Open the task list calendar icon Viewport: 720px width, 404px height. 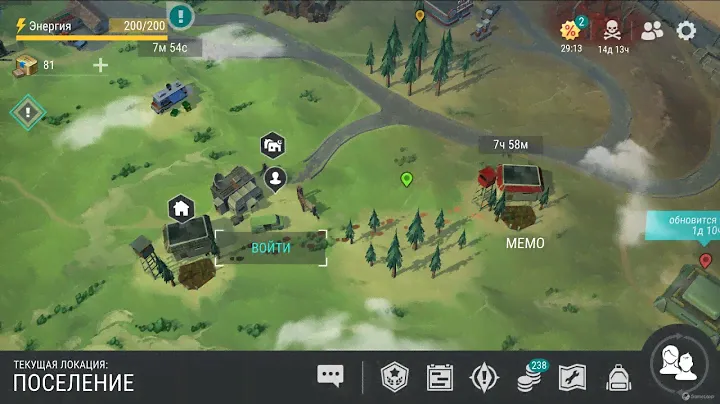(x=440, y=377)
